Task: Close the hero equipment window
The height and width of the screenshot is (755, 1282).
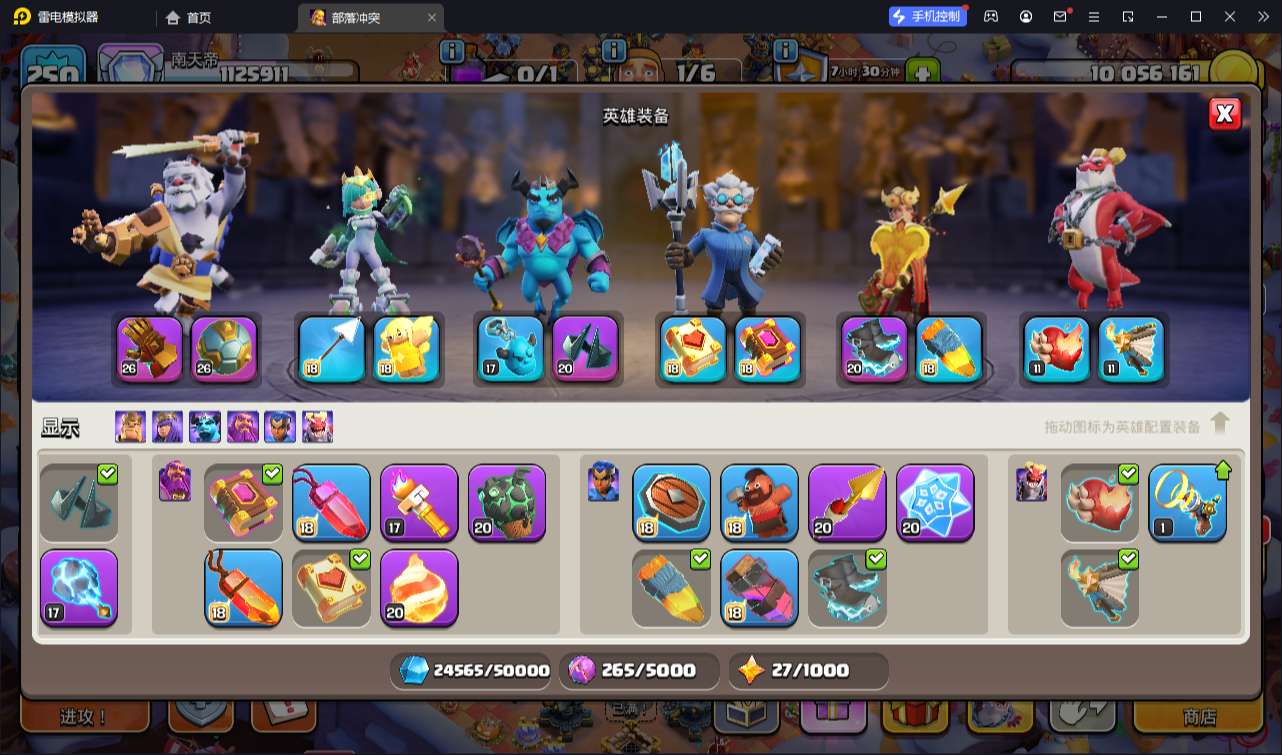Action: coord(1224,114)
